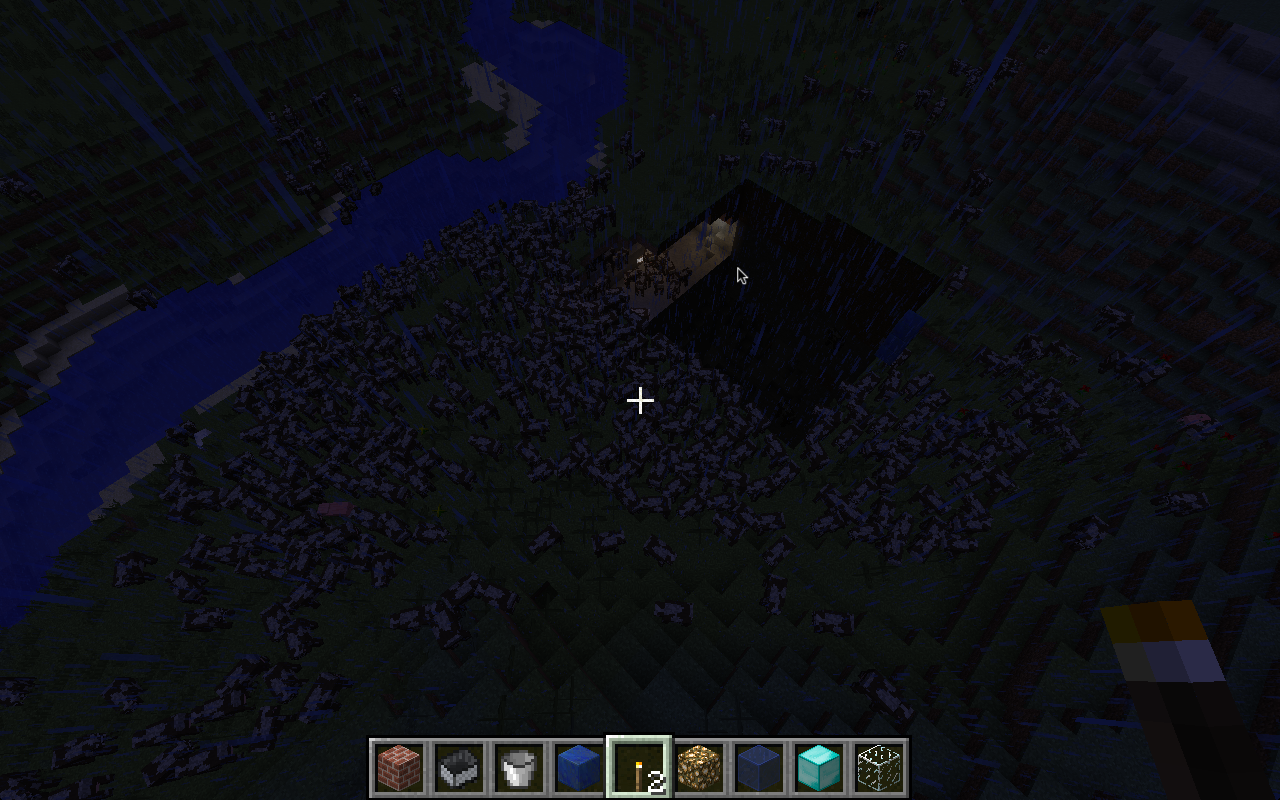Screen dimensions: 1280x800
Task: Choose the minecart in the hotbar
Action: [459, 768]
